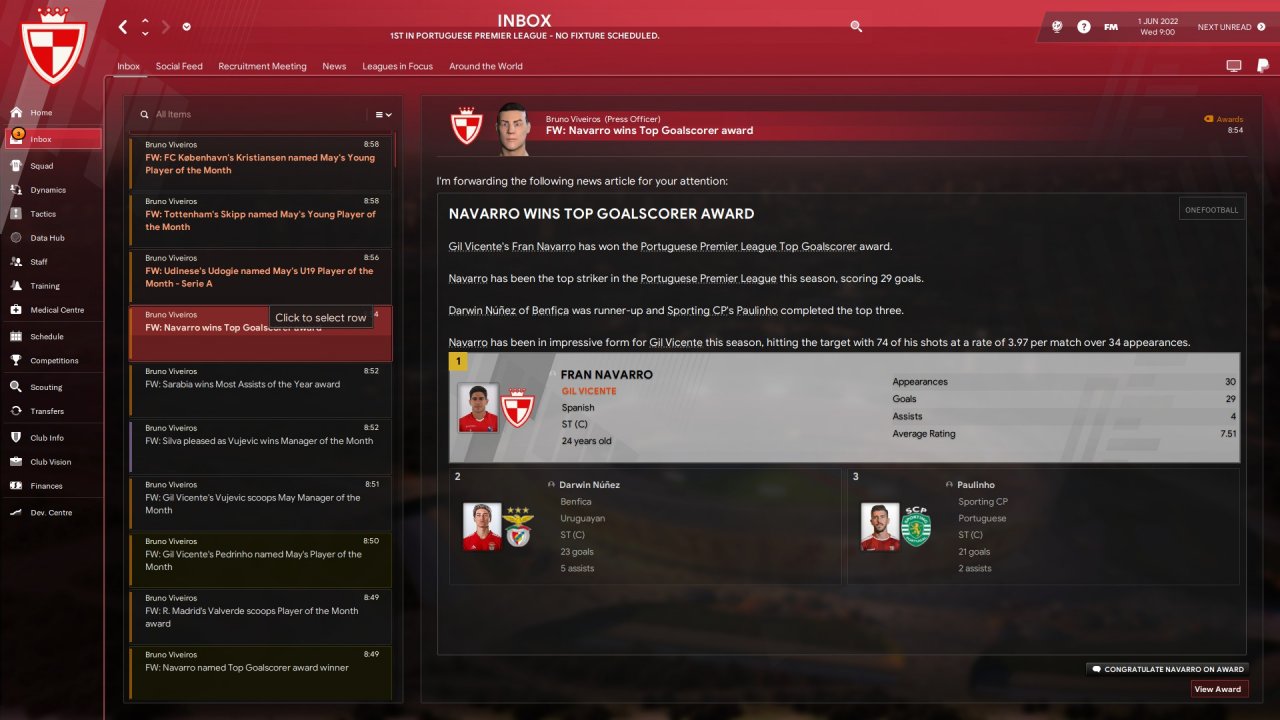The width and height of the screenshot is (1280, 720).
Task: Select the Finances sidebar entry
Action: point(46,486)
